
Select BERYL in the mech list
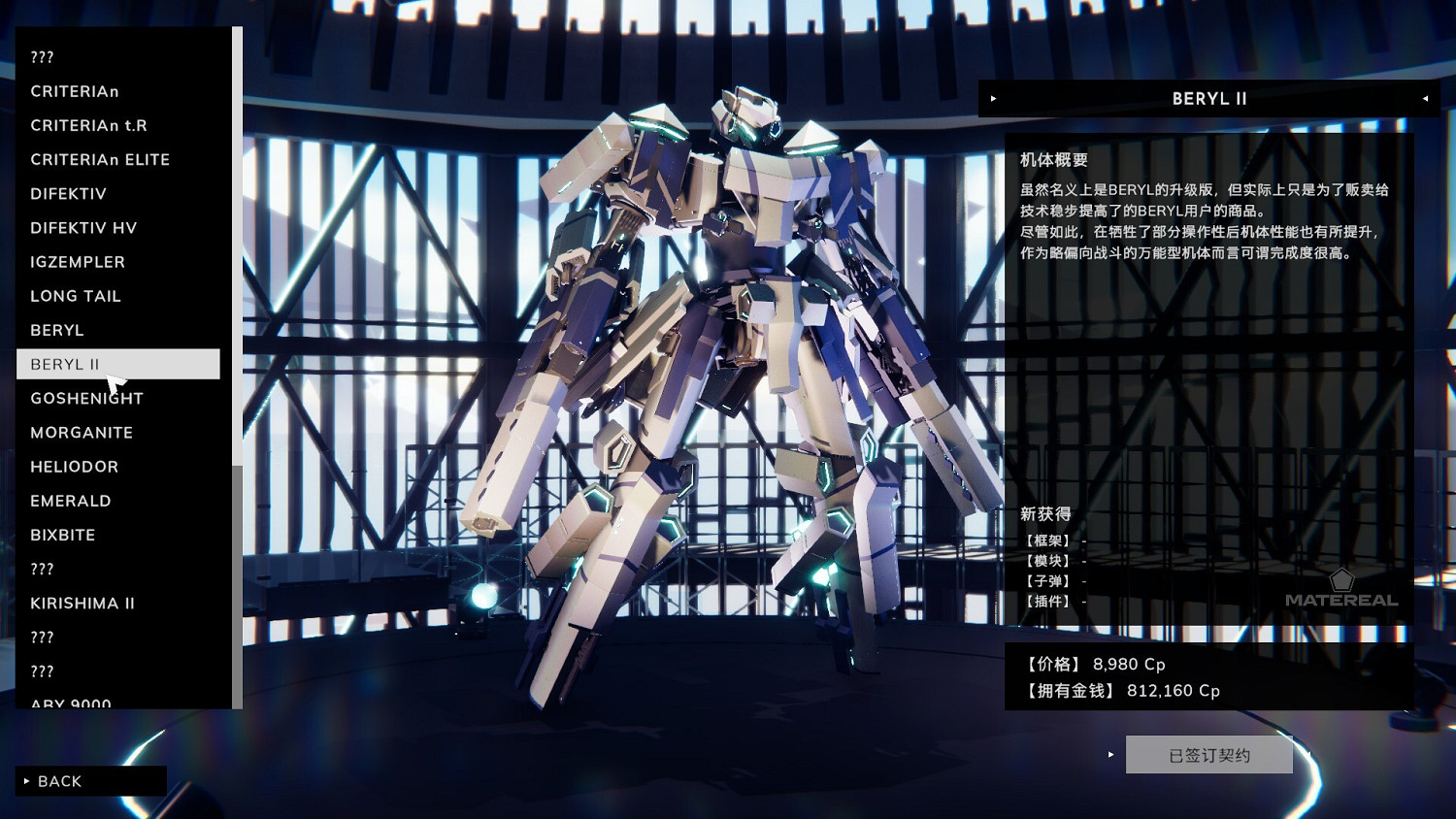[x=56, y=330]
